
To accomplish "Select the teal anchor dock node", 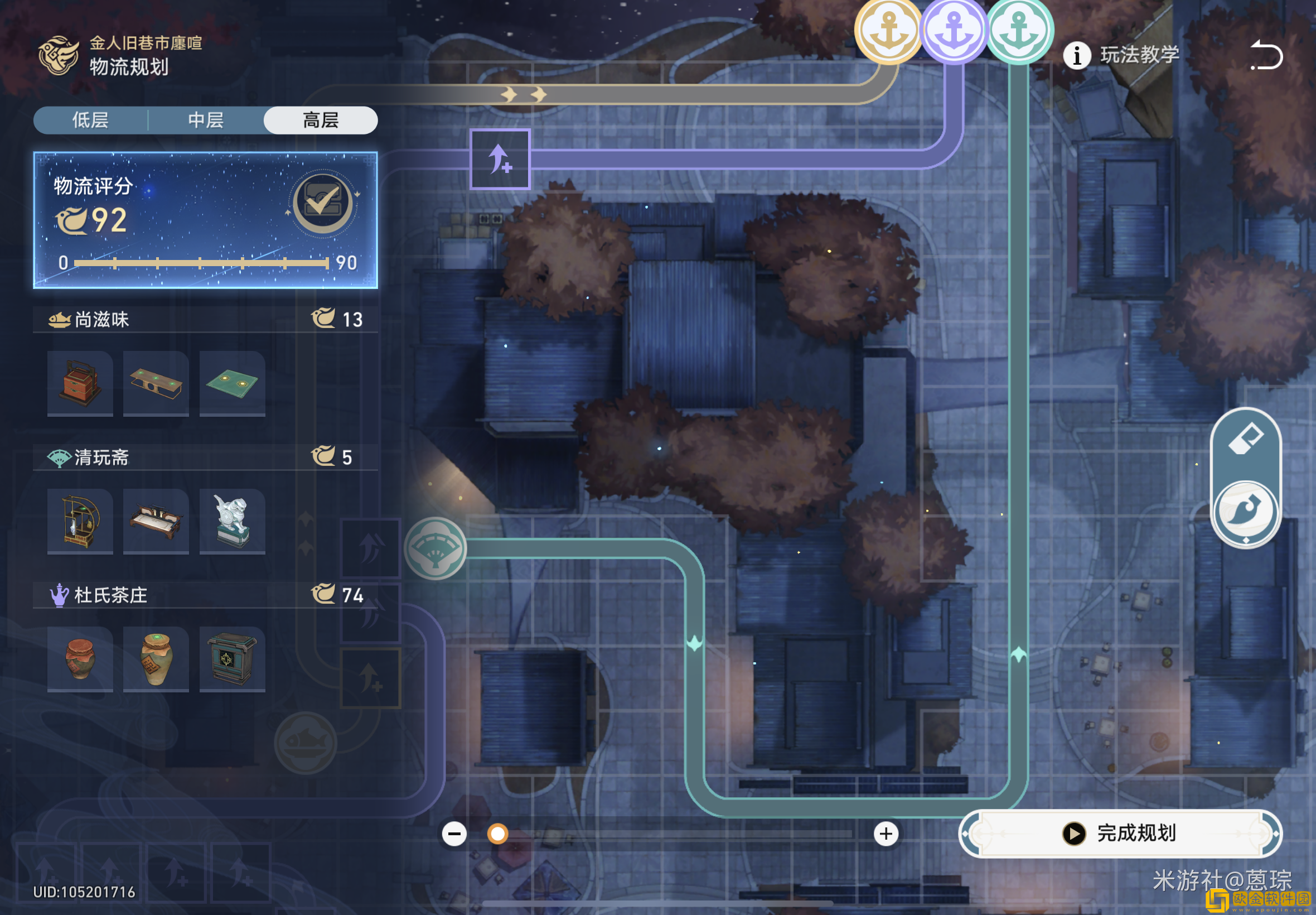I will 1019,30.
